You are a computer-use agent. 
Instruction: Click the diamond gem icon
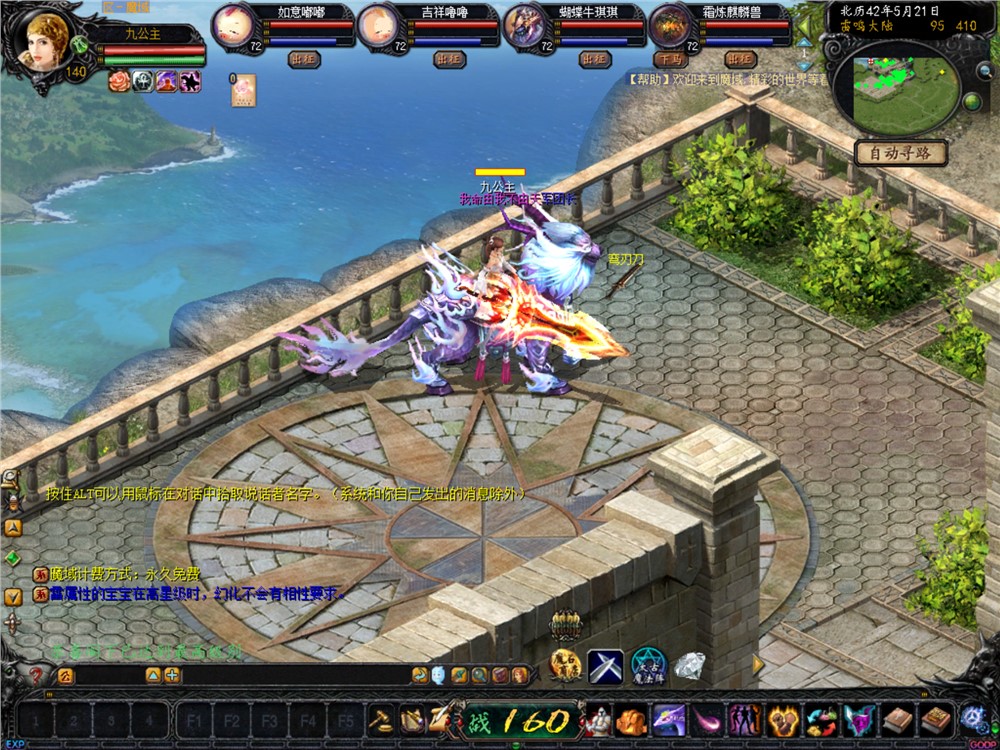(689, 665)
